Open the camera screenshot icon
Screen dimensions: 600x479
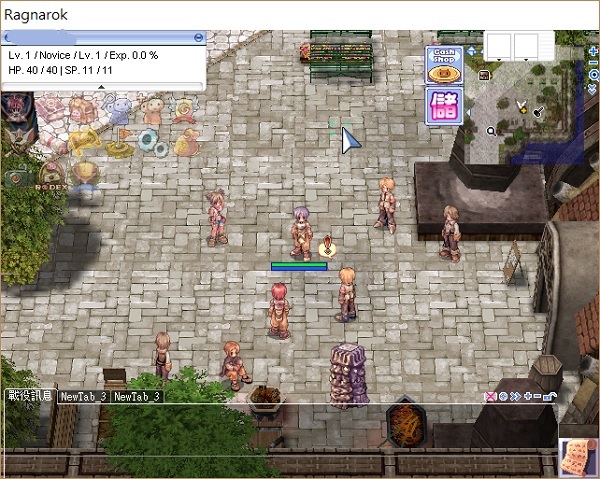tap(17, 177)
